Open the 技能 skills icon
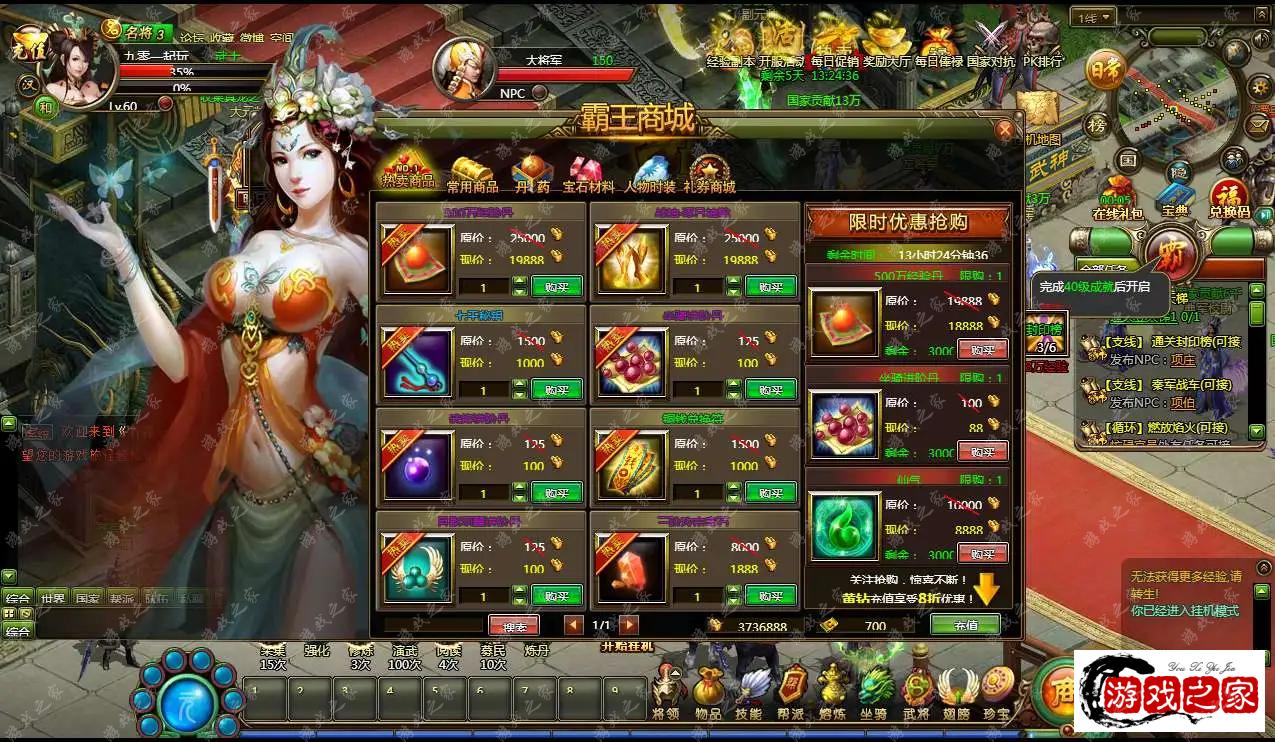 coord(748,690)
